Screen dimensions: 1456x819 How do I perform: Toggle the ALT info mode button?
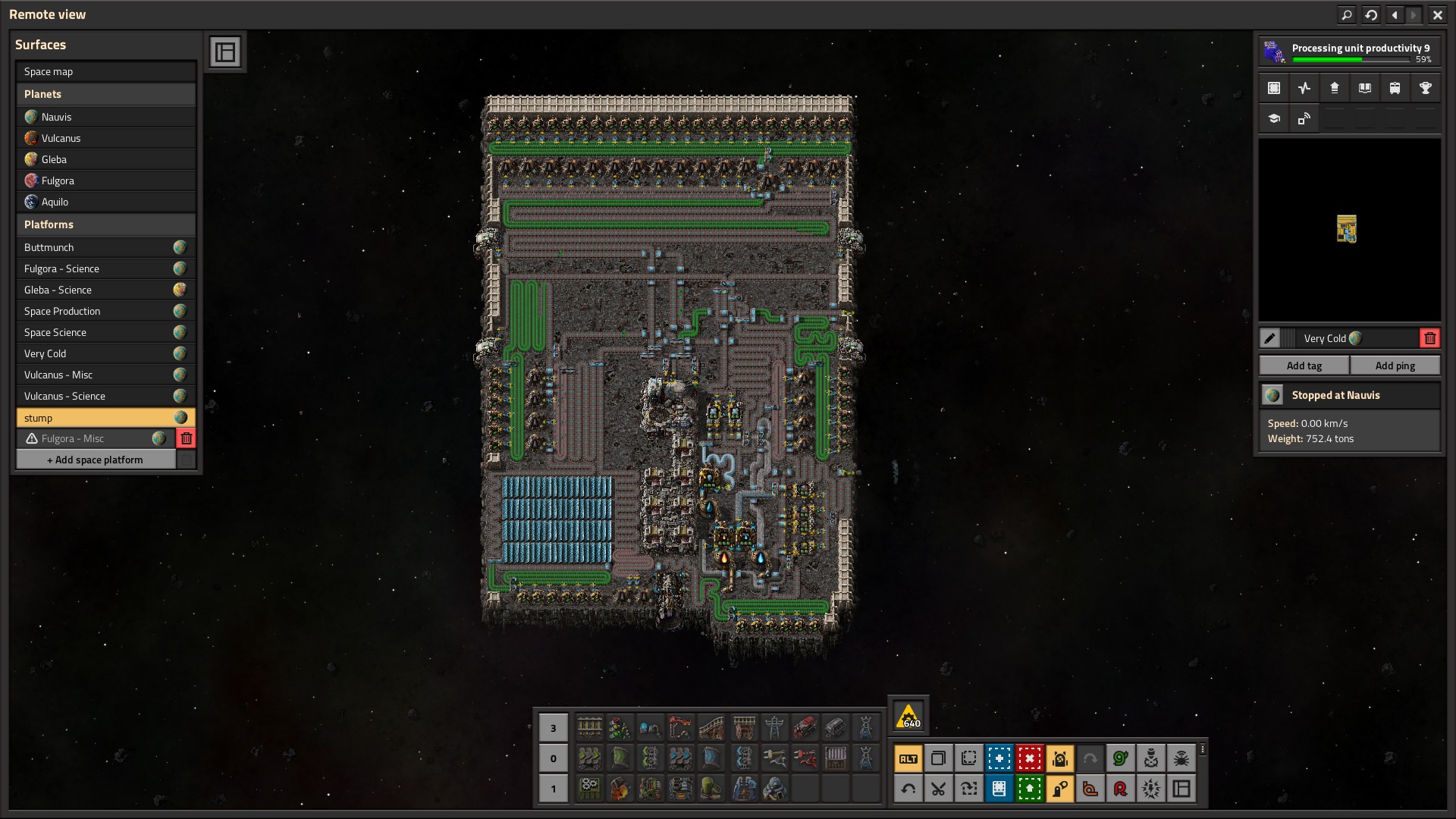click(x=908, y=758)
